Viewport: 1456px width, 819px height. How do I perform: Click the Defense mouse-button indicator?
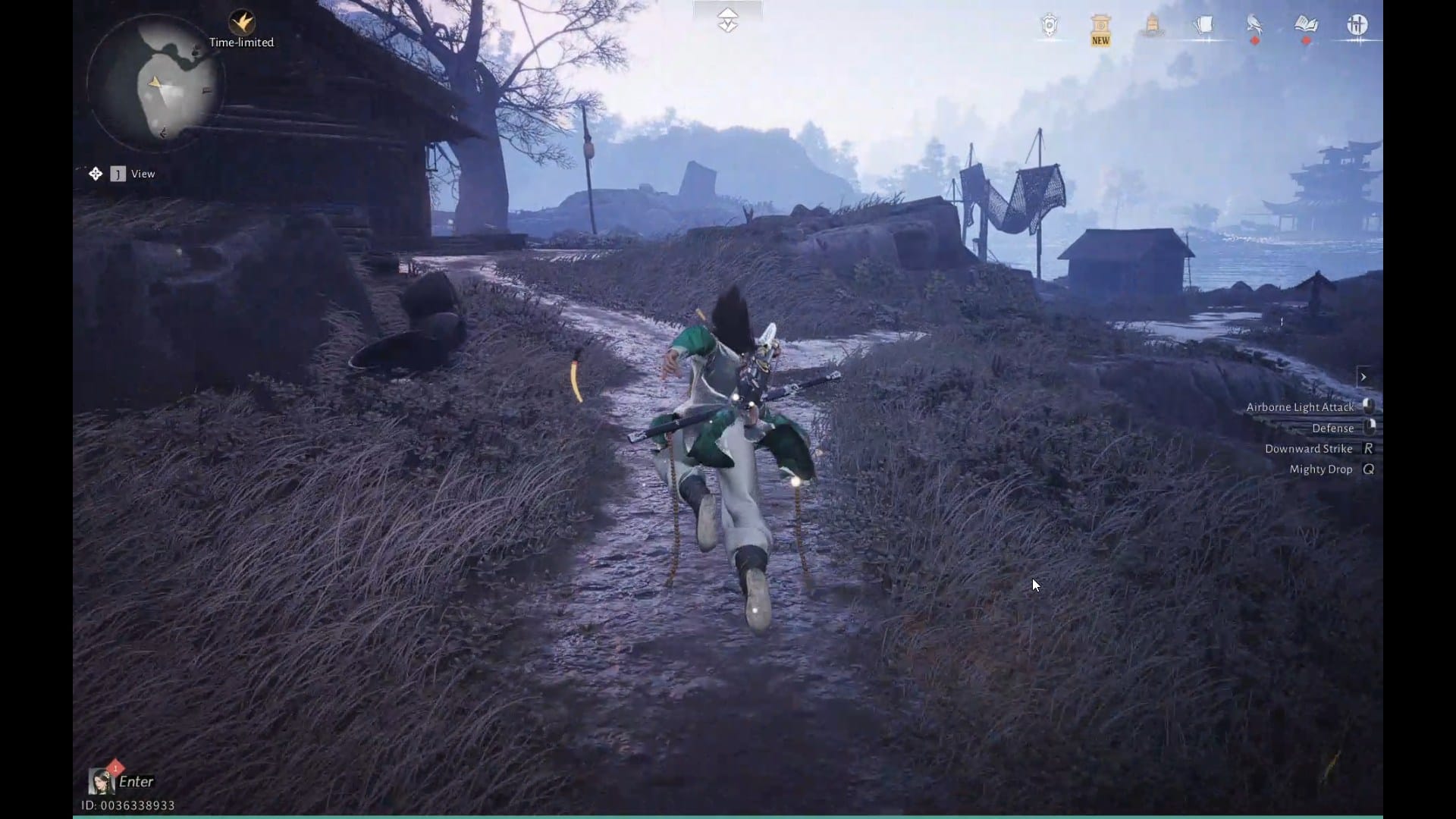[x=1370, y=428]
